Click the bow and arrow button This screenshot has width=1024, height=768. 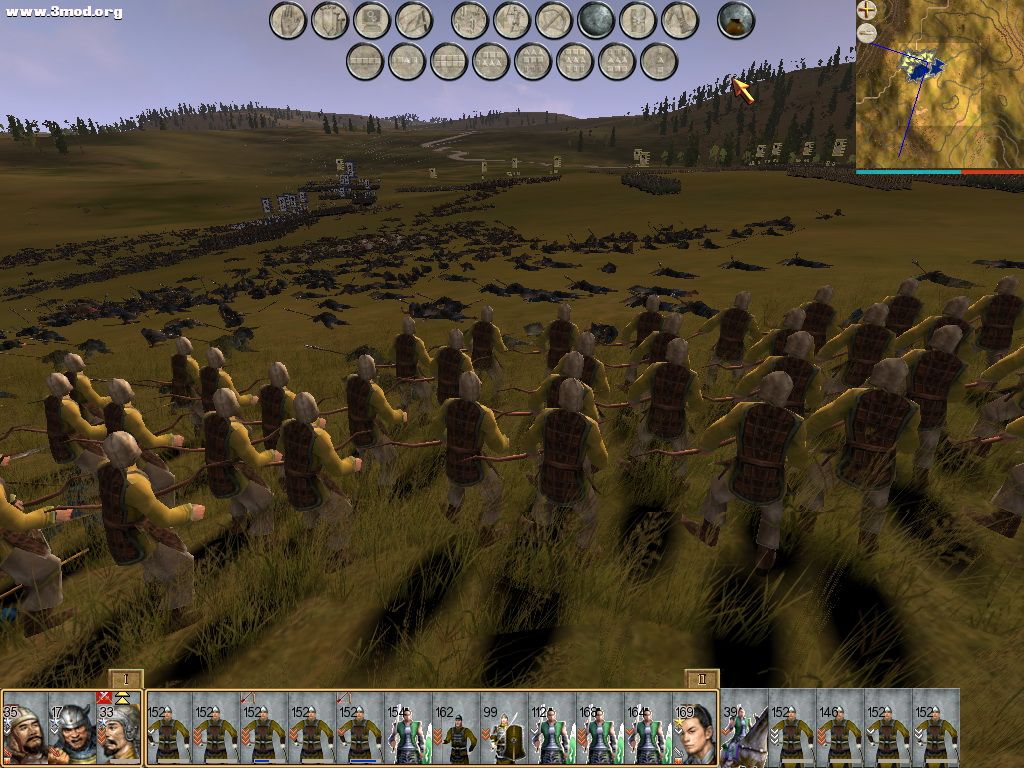pos(553,20)
